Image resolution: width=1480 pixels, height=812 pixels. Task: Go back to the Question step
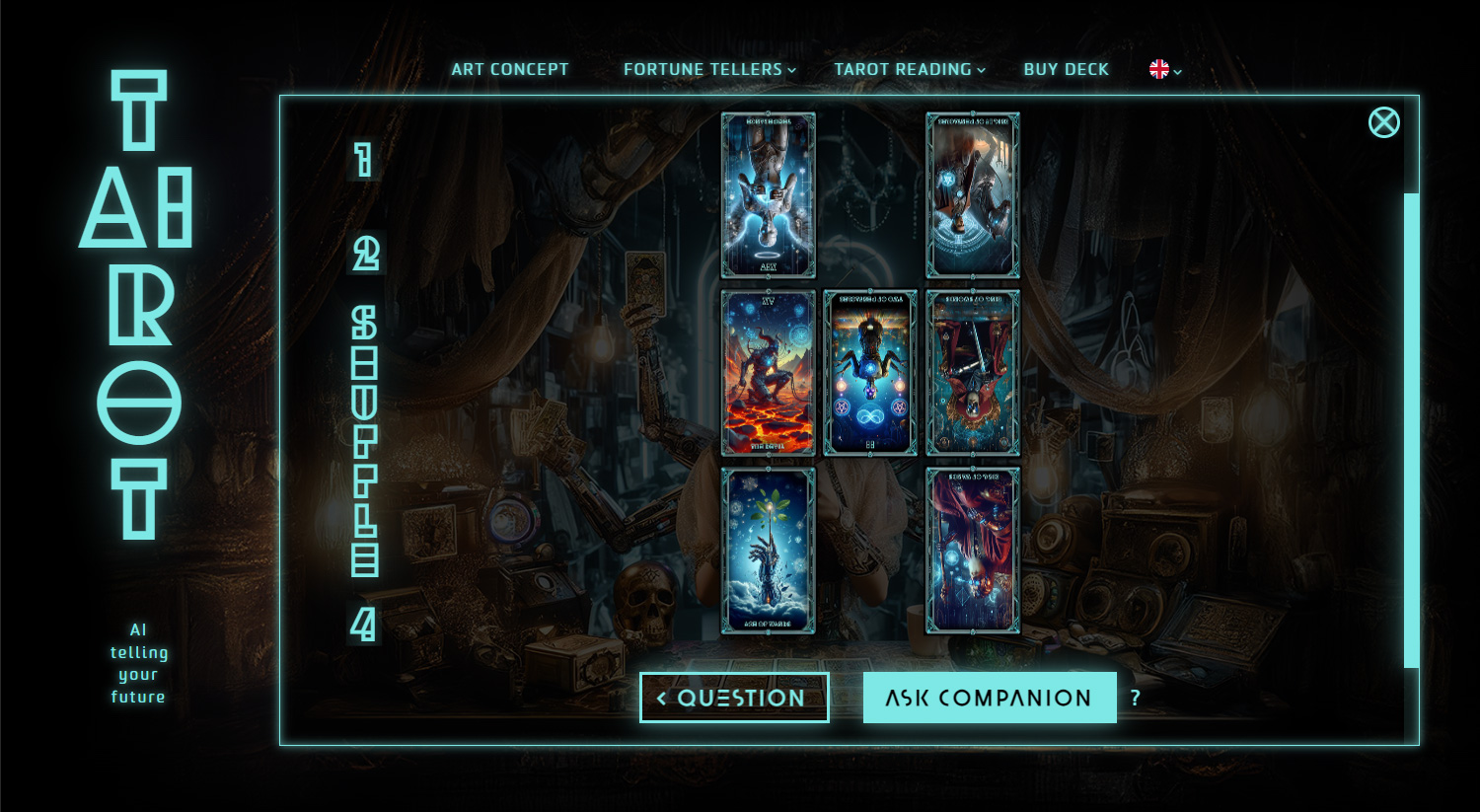734,698
